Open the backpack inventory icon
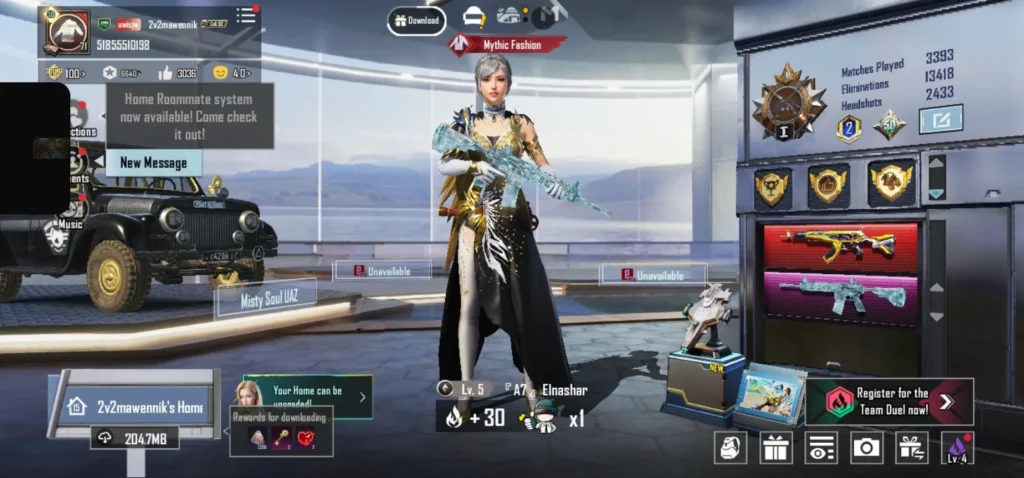 pyautogui.click(x=732, y=447)
